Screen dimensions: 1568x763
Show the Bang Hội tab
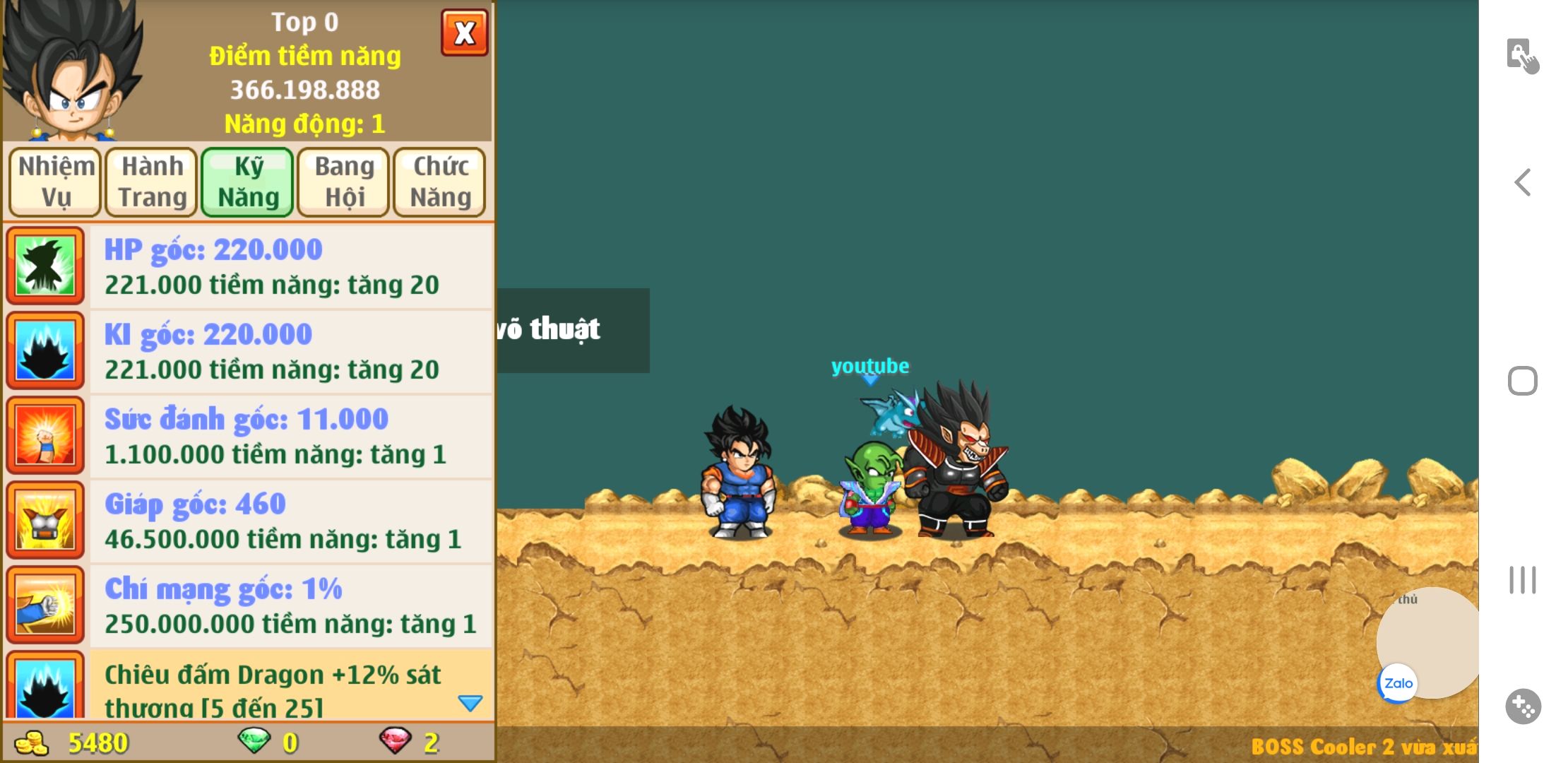(x=344, y=182)
